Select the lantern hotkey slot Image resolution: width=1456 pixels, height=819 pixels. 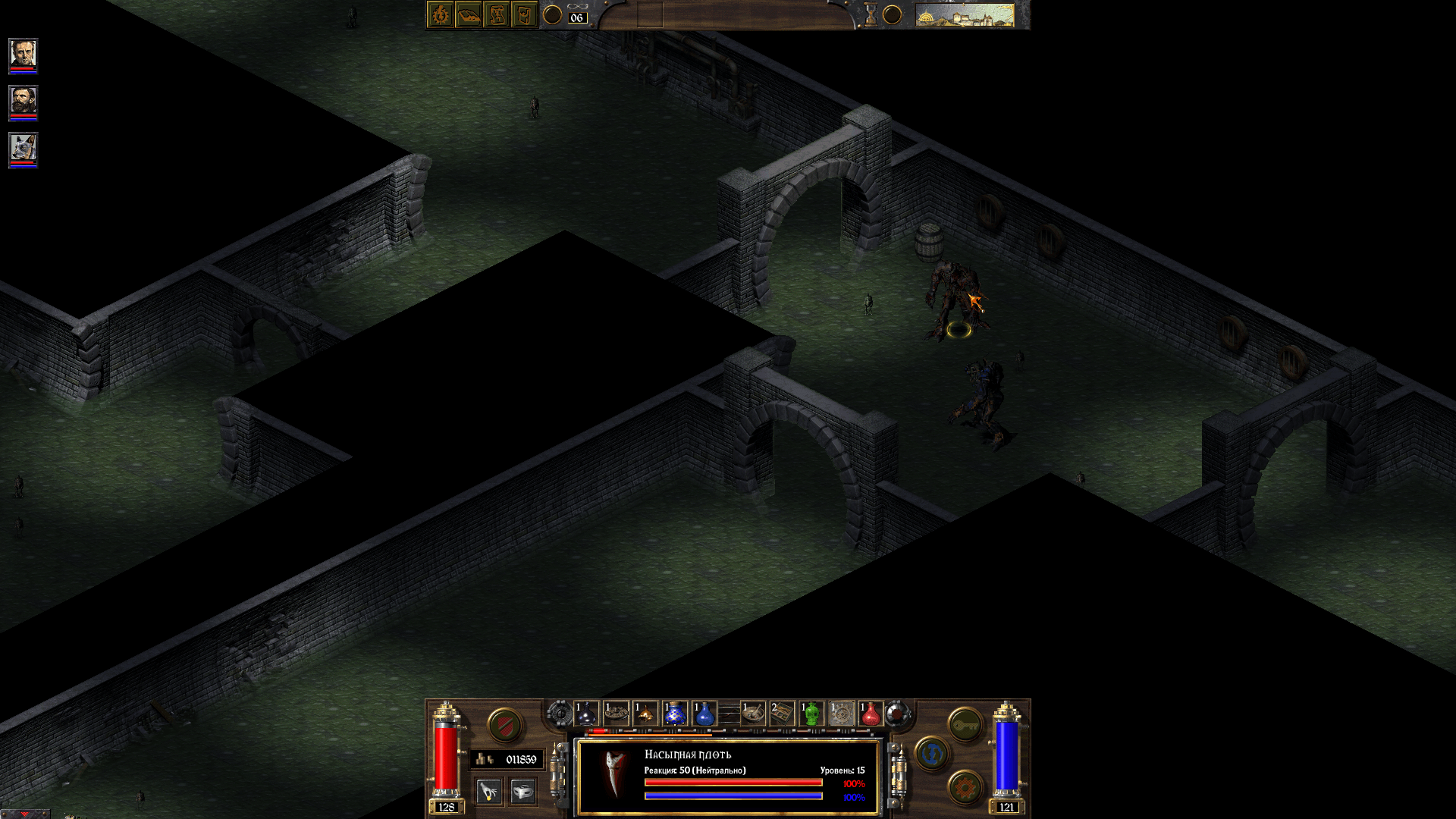pos(646,714)
